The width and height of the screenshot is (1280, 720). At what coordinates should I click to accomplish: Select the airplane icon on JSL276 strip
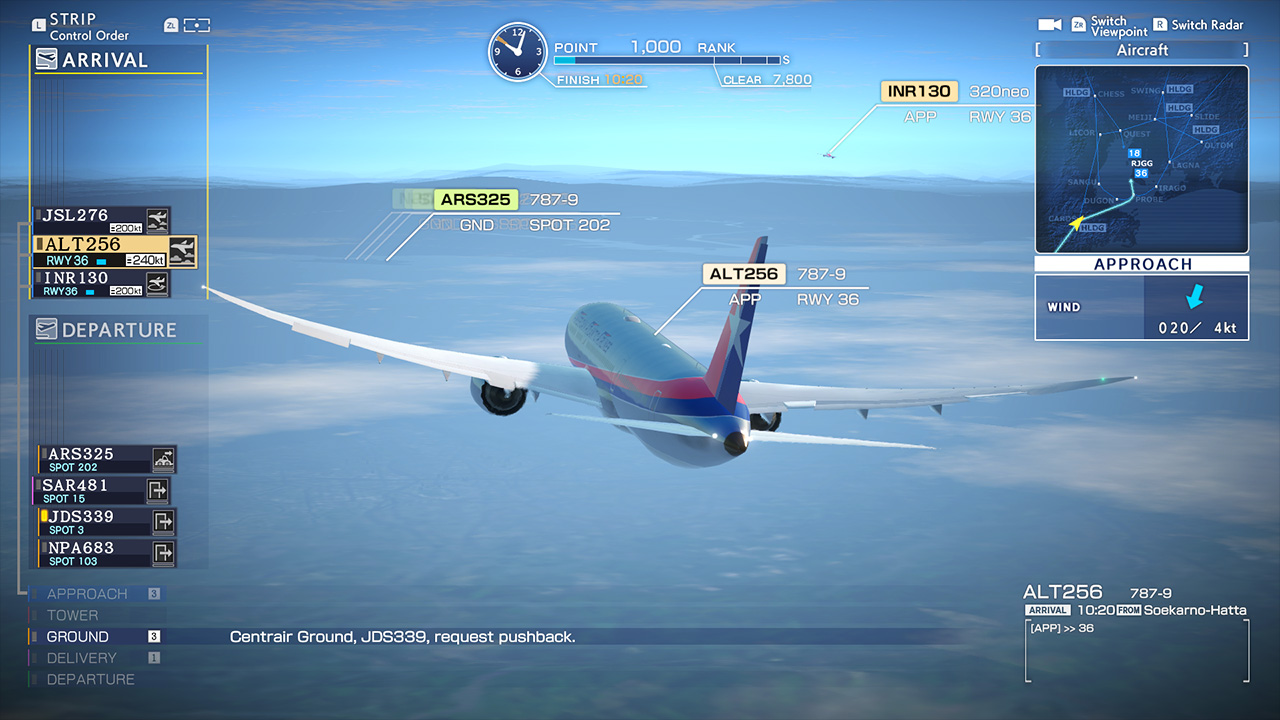tap(157, 219)
